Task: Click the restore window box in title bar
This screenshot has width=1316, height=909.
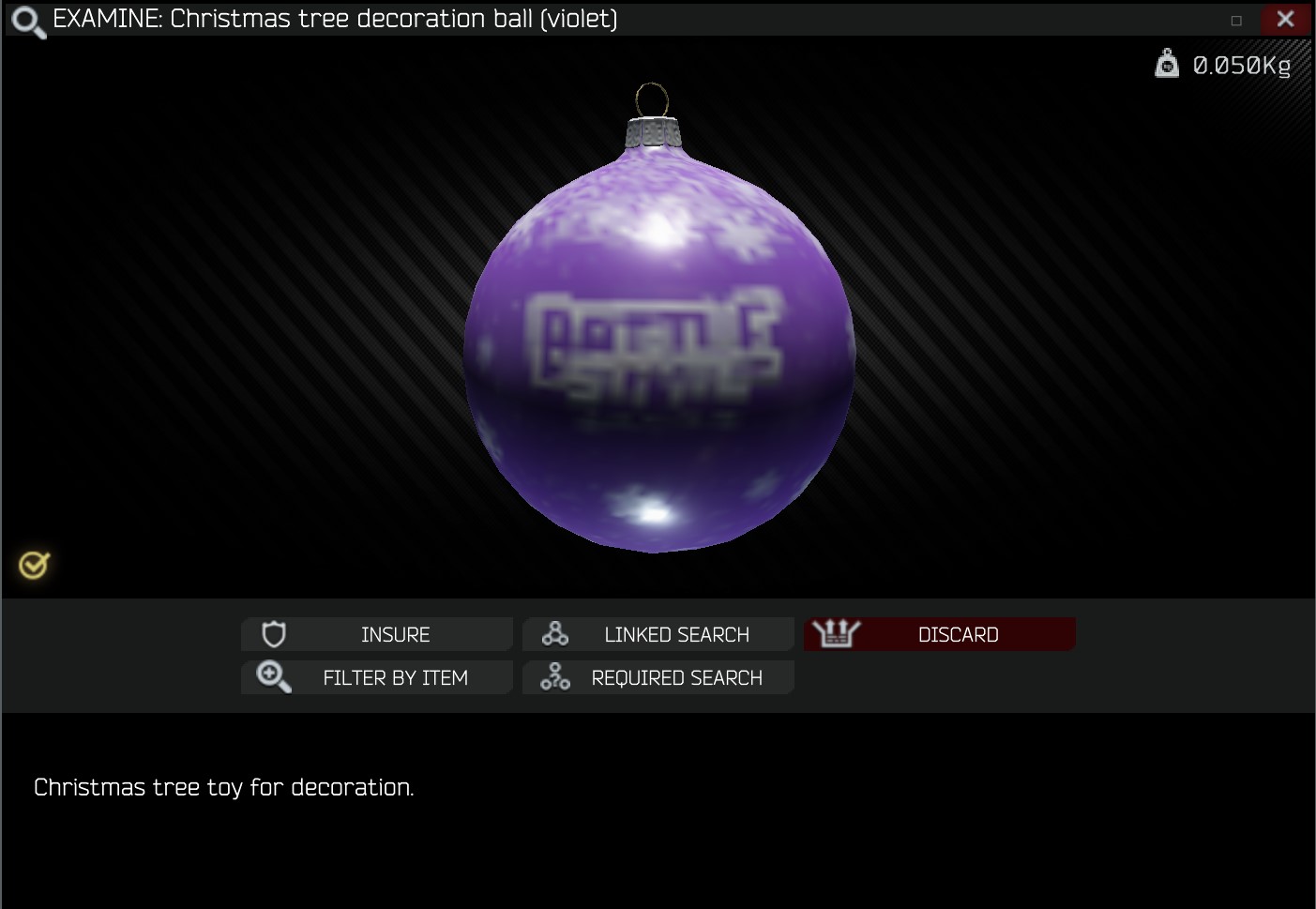Action: click(x=1236, y=18)
